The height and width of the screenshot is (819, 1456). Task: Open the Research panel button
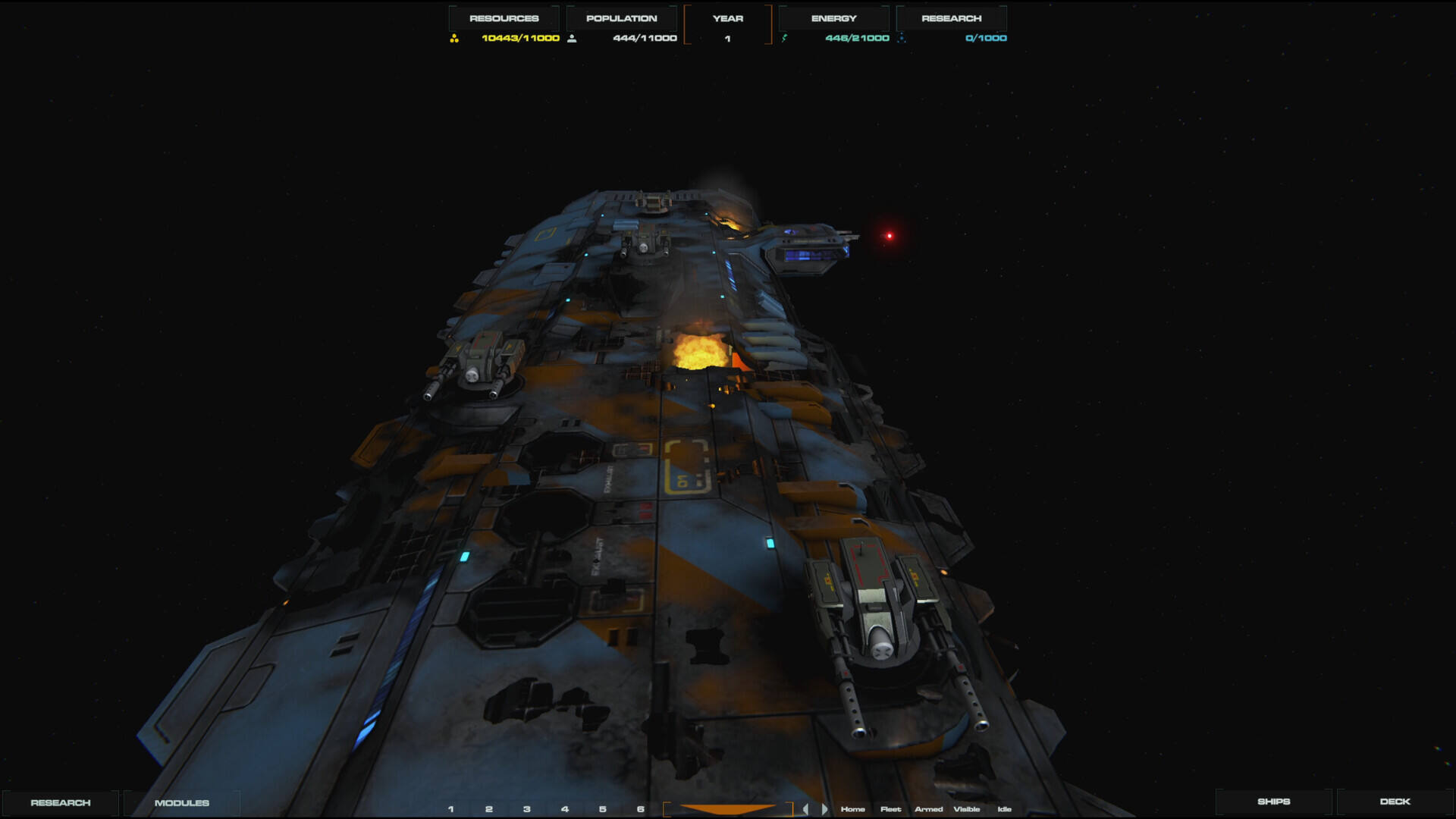(61, 802)
